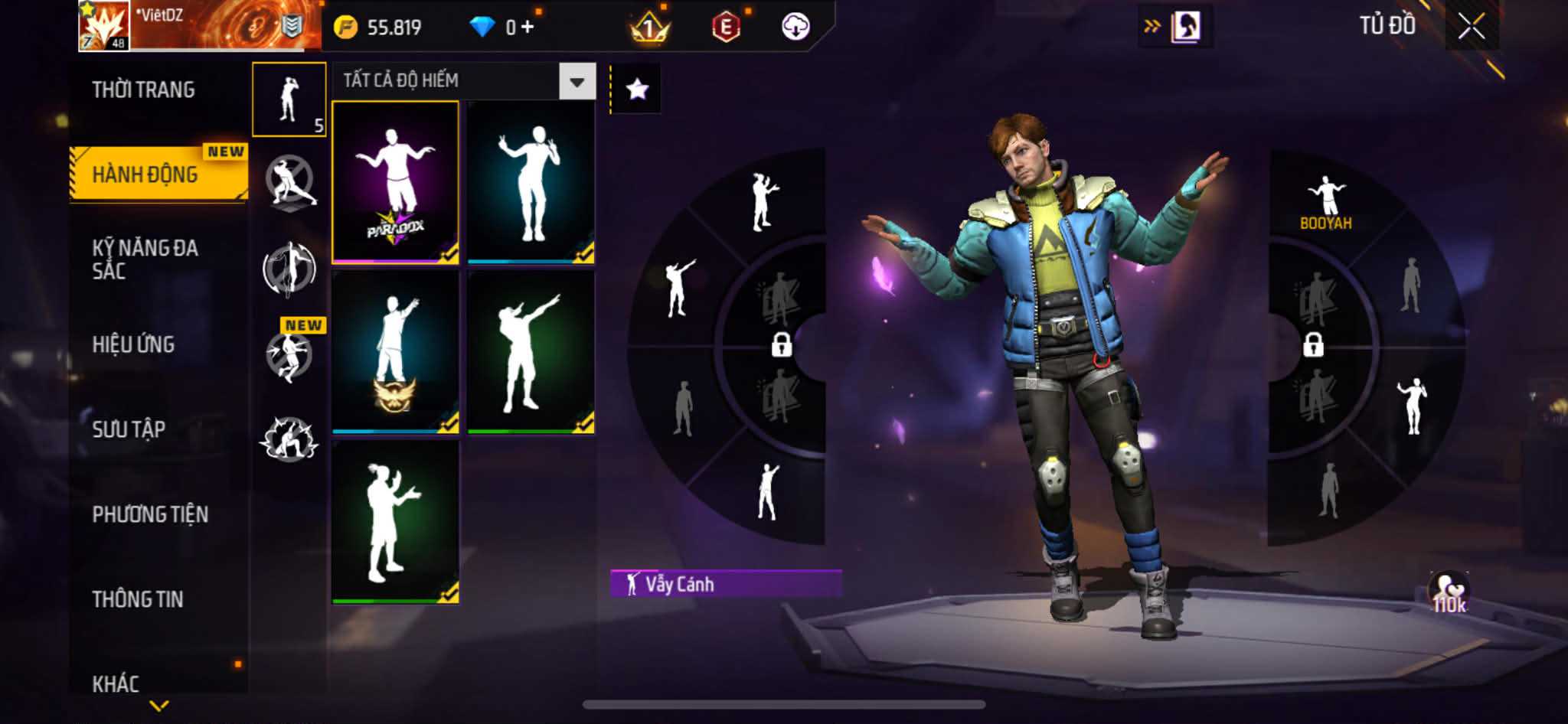Switch to Kỹ Năng Đa Sắc

(x=145, y=259)
